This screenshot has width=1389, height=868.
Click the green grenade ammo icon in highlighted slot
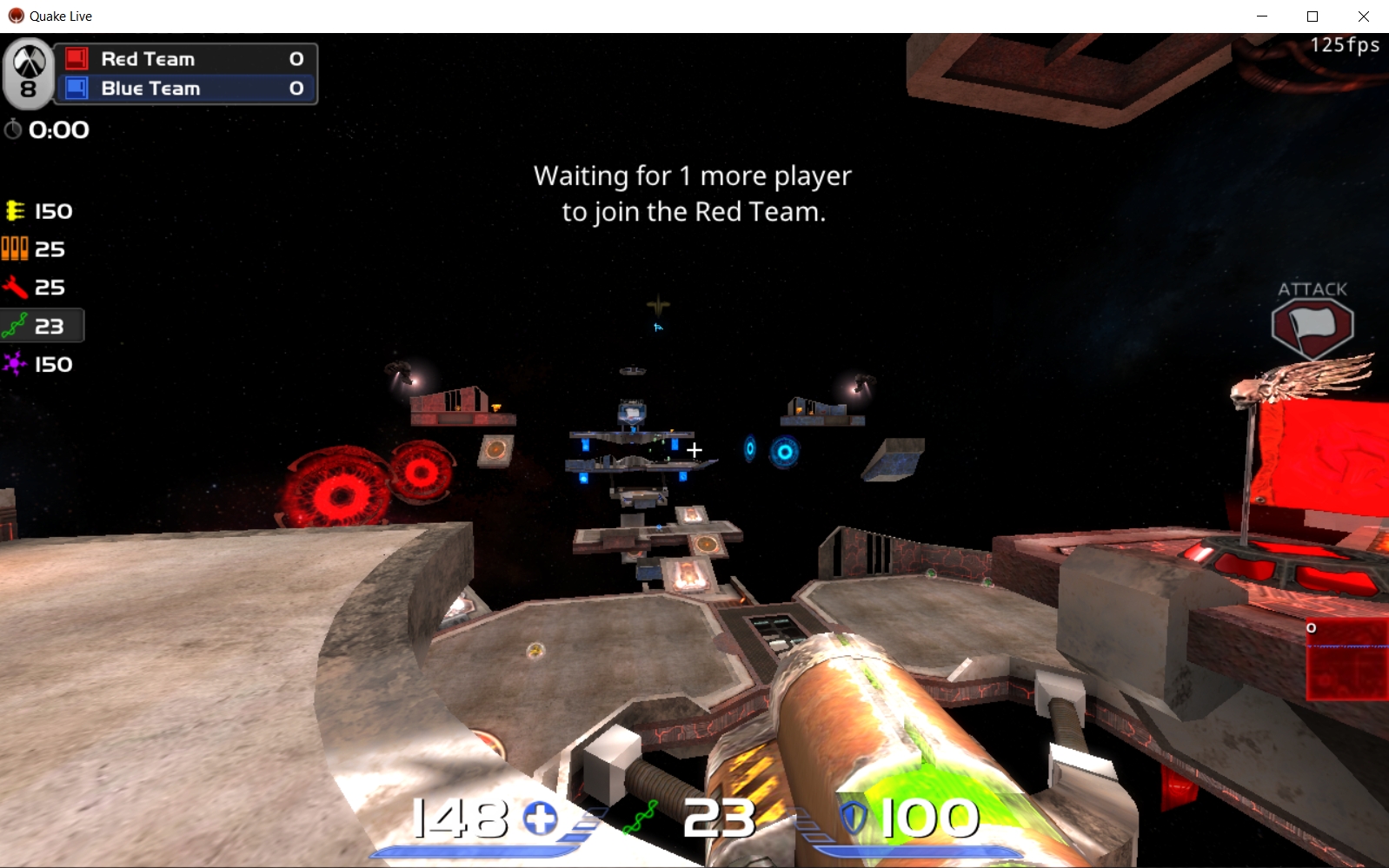click(x=15, y=325)
